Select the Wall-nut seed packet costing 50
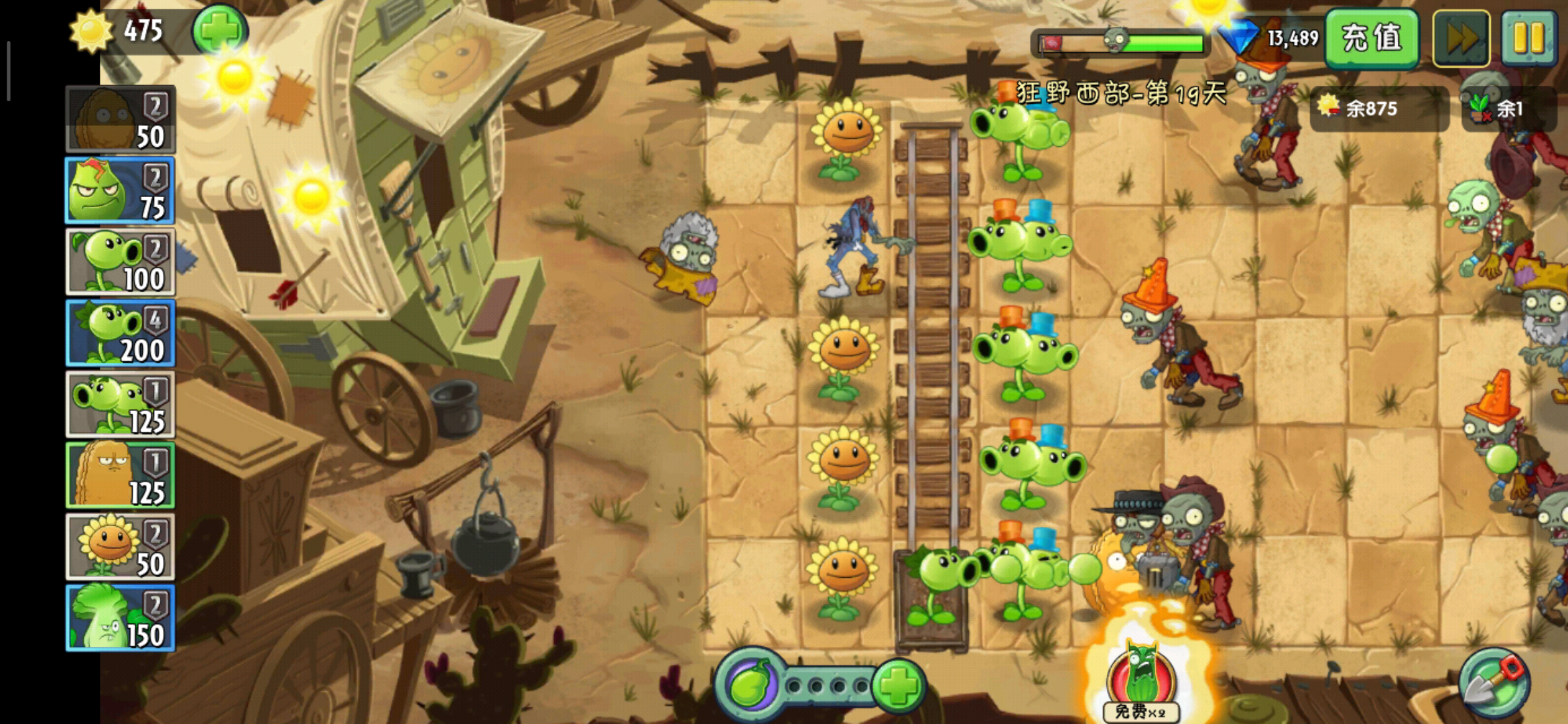This screenshot has height=724, width=1568. pyautogui.click(x=121, y=119)
